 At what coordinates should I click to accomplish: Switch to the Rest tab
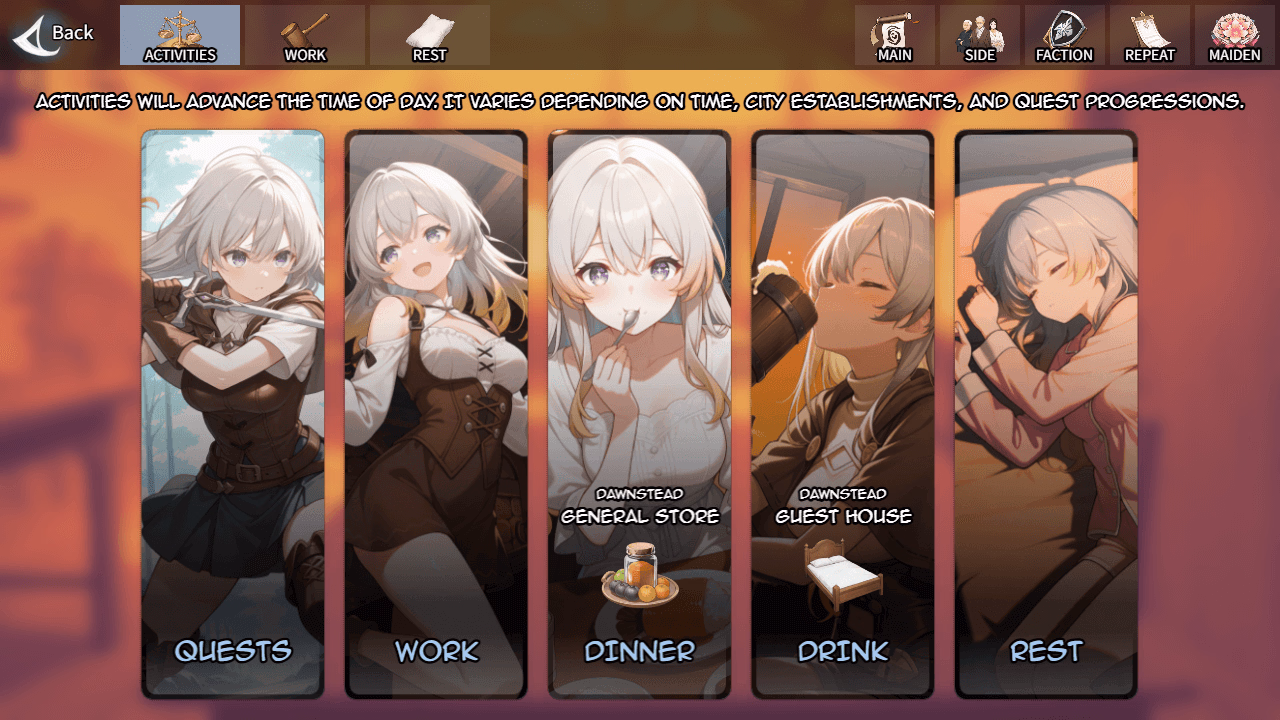pyautogui.click(x=429, y=36)
